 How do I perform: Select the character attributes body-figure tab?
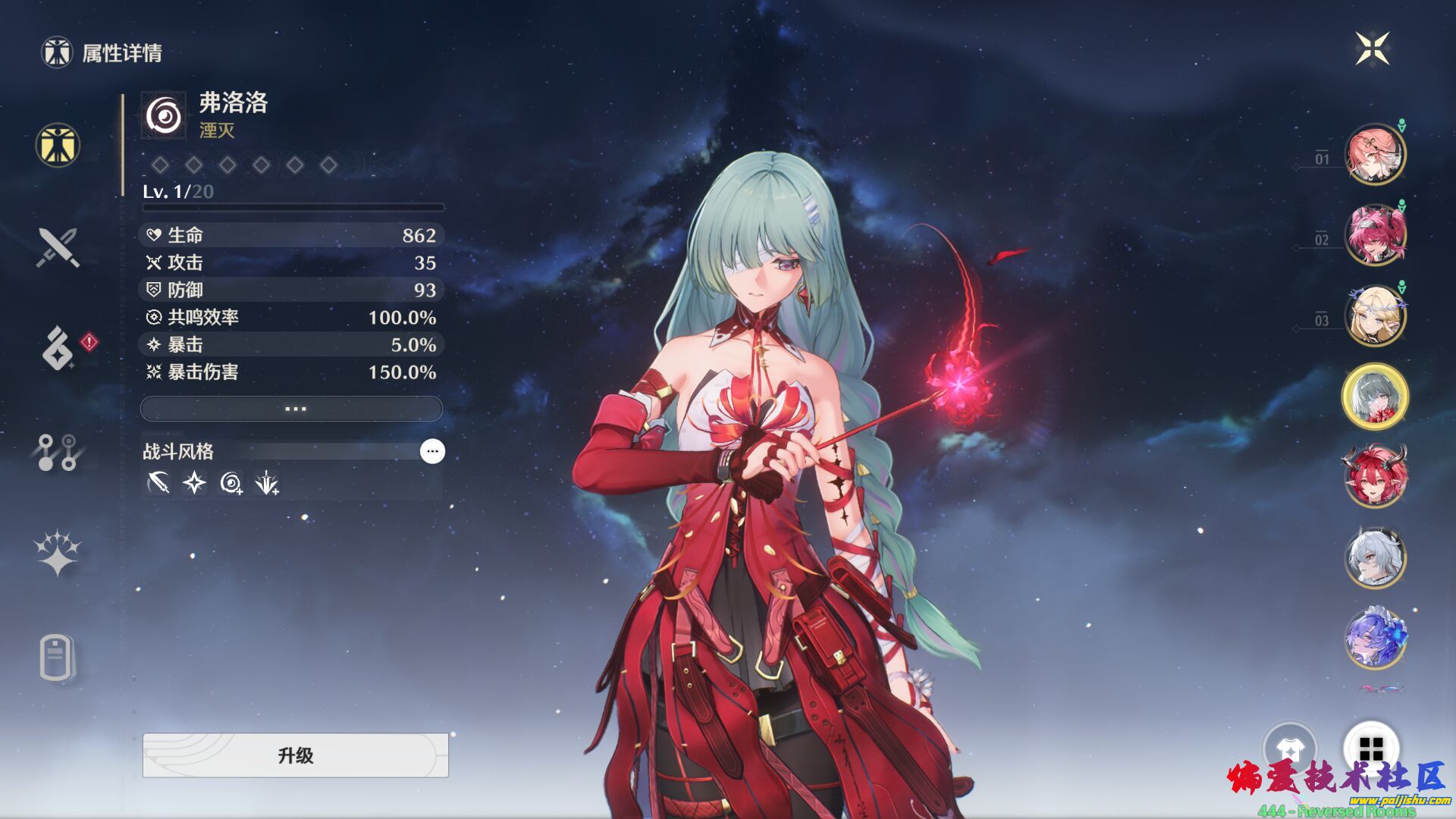(x=58, y=145)
